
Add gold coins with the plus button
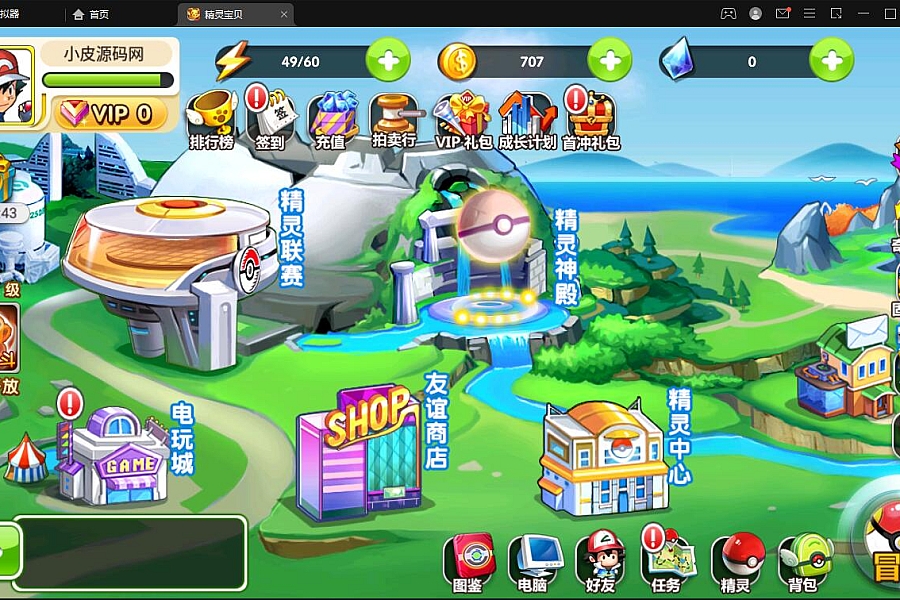[x=609, y=61]
